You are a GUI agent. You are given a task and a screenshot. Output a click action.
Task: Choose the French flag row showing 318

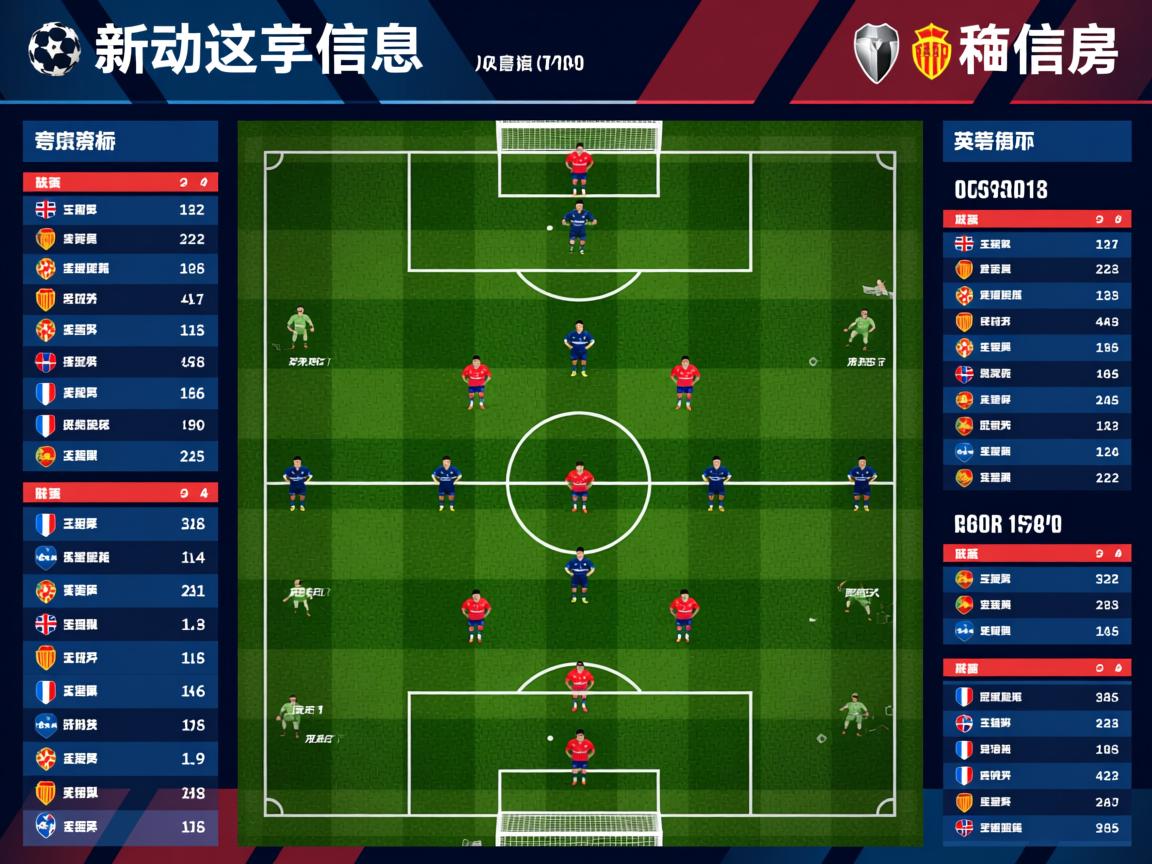coord(120,524)
